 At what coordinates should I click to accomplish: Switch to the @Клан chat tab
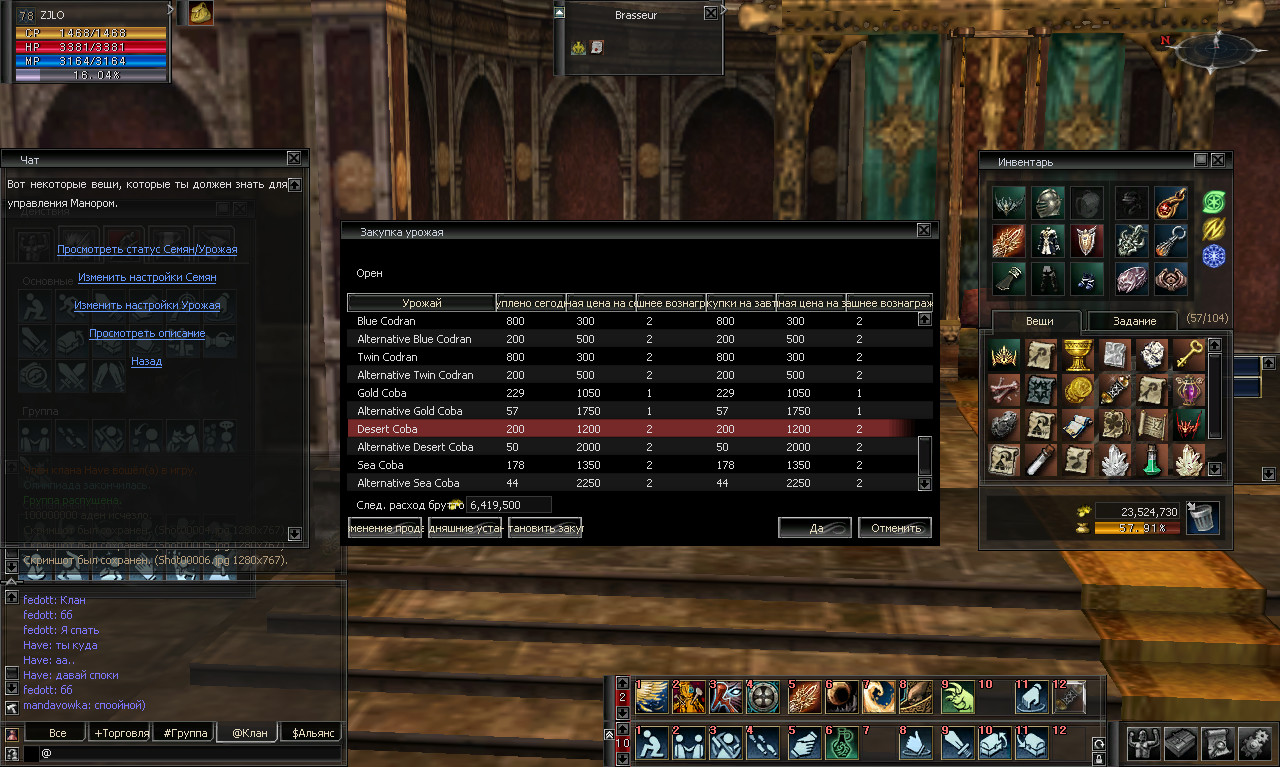pos(249,733)
